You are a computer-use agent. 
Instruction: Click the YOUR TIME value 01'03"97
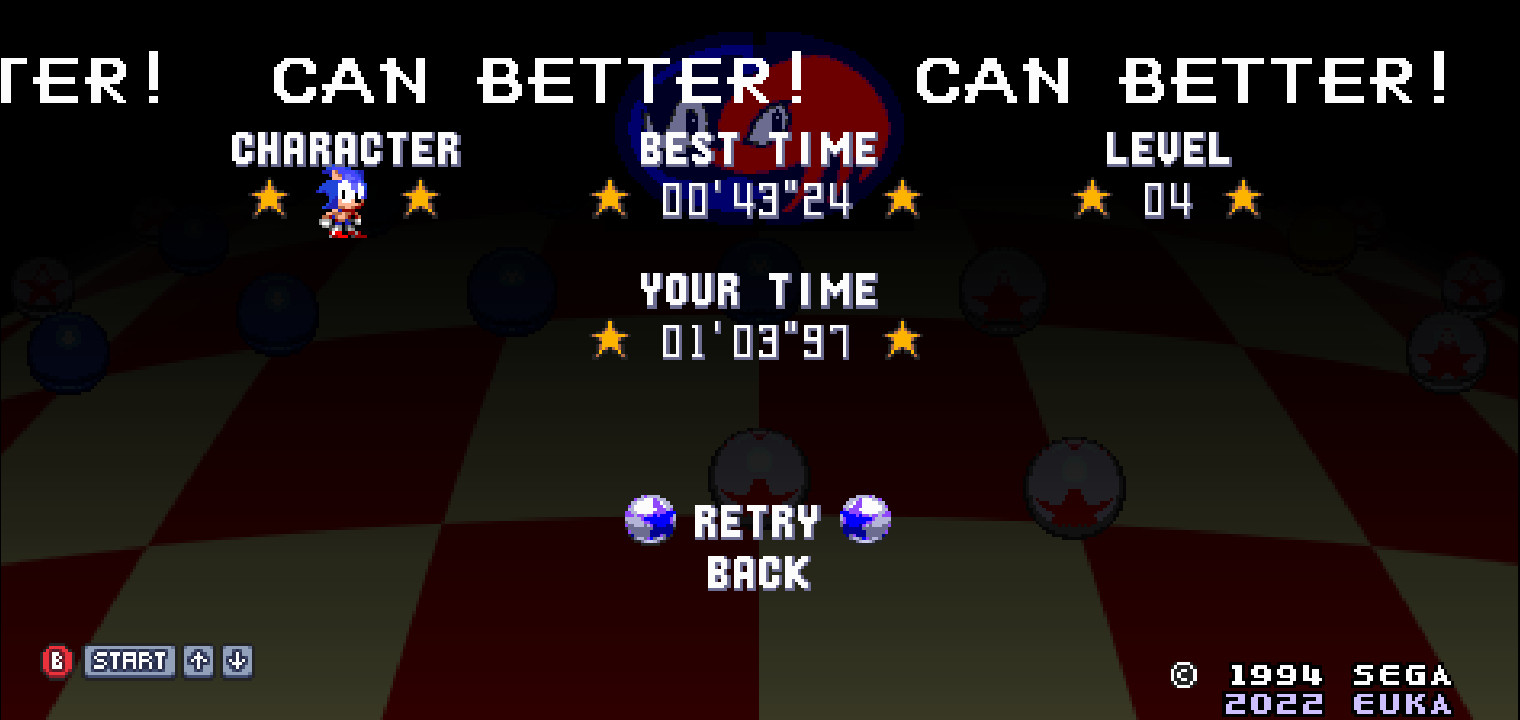click(x=756, y=341)
